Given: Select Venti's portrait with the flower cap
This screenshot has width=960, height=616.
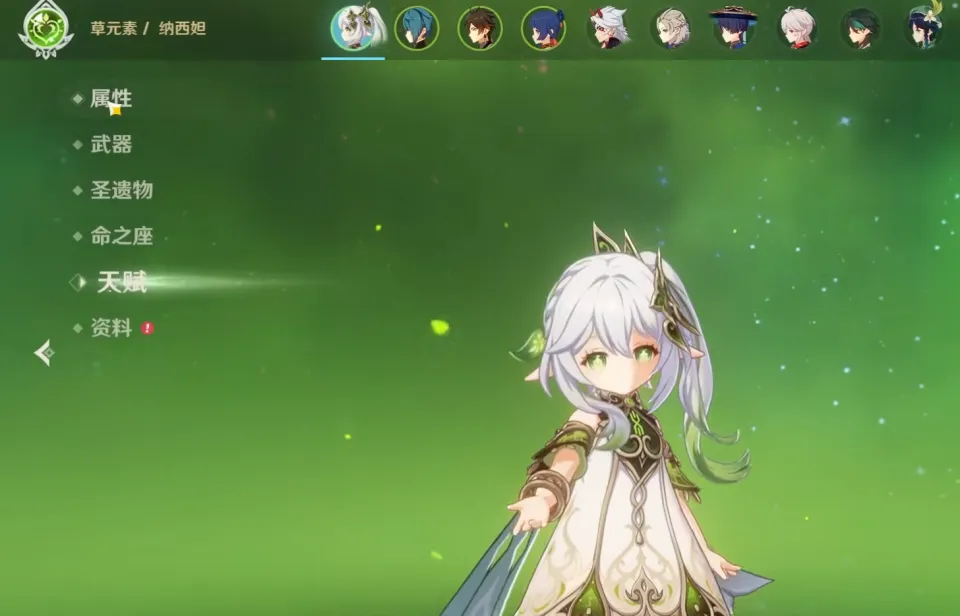Looking at the screenshot, I should [925, 28].
